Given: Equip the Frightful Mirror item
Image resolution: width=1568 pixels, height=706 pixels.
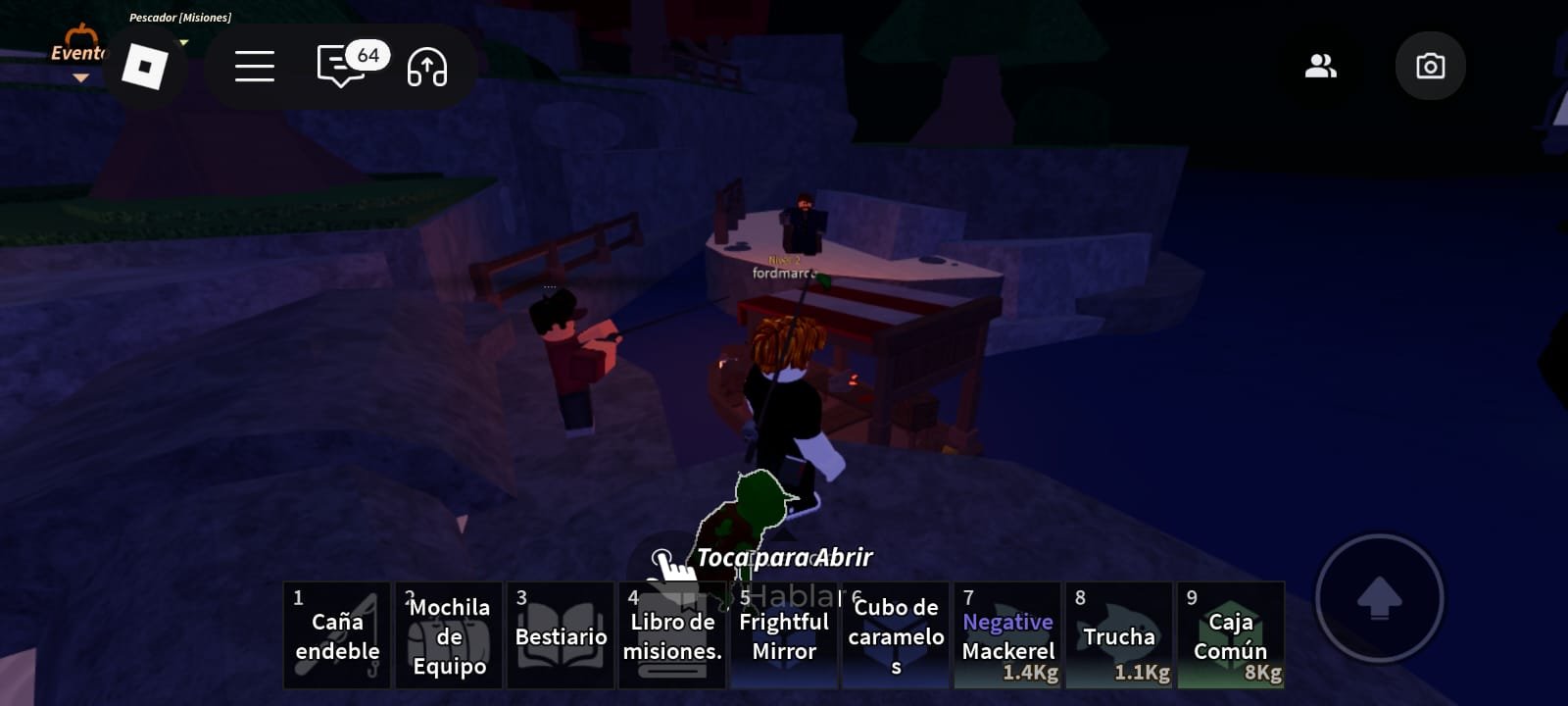Looking at the screenshot, I should (783, 635).
